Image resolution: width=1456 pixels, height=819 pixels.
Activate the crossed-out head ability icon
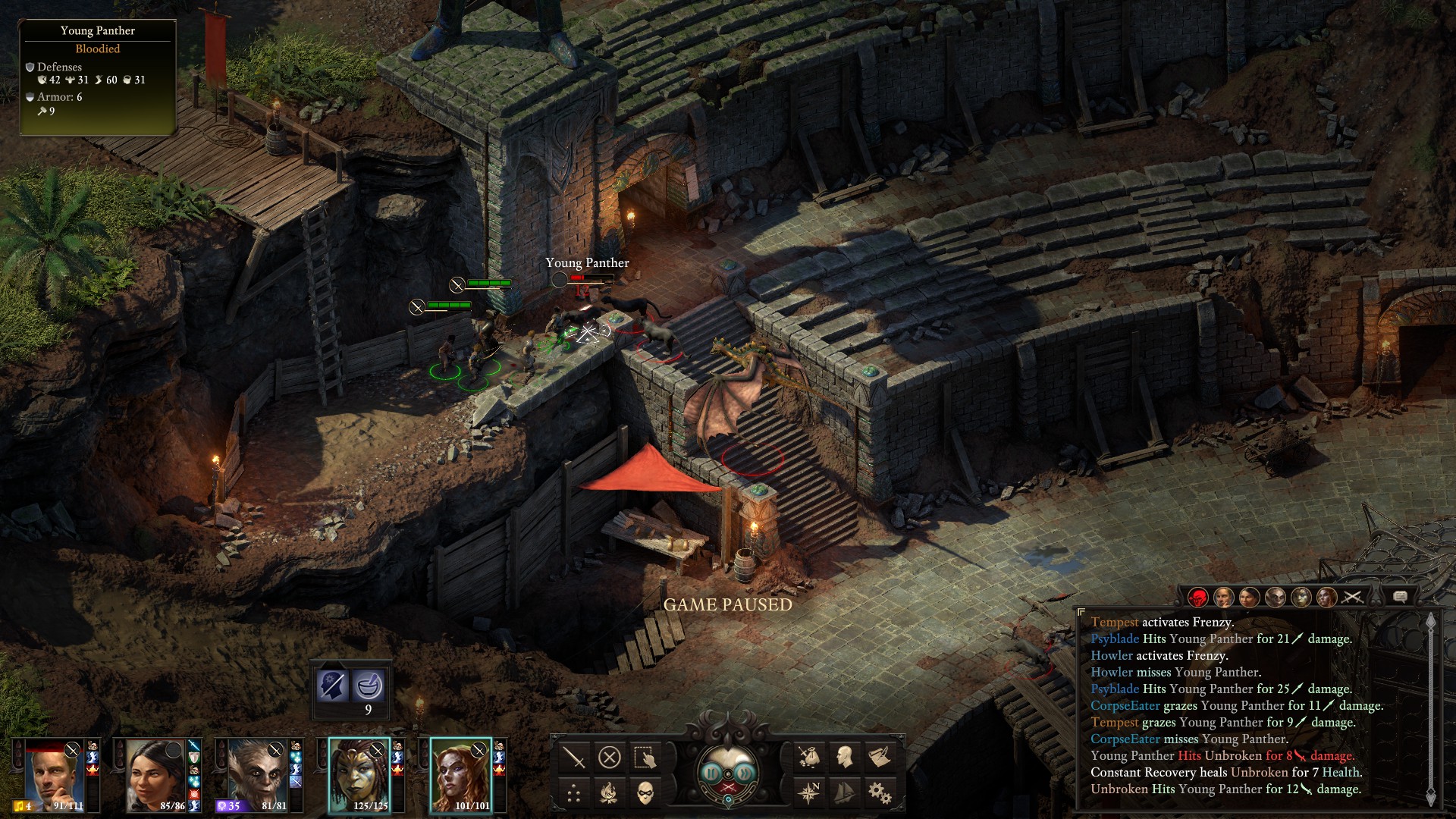333,686
